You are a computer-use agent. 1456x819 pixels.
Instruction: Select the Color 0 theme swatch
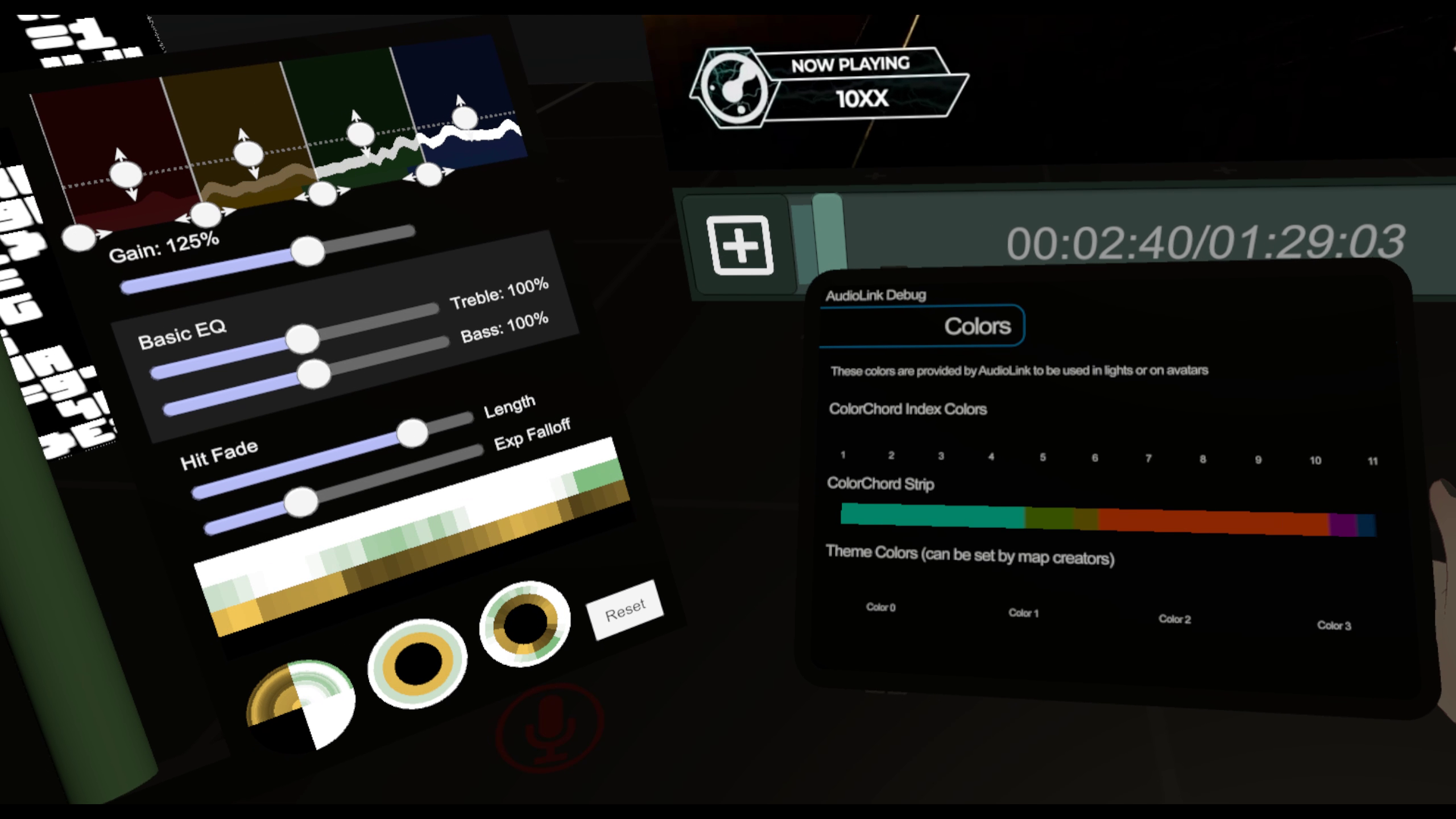pos(881,607)
